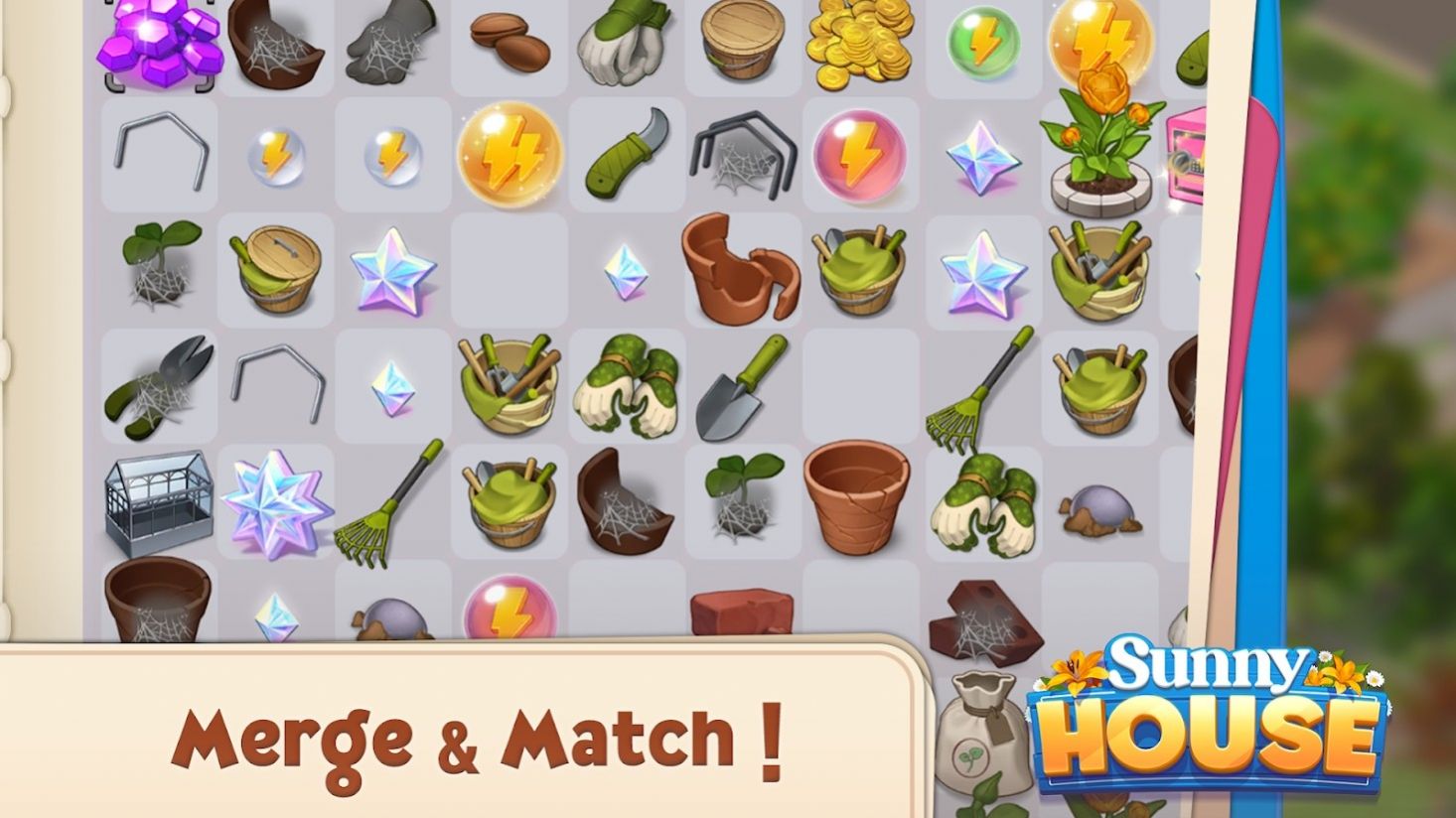Select the rainbow star gem
1456x818 pixels.
392,273
